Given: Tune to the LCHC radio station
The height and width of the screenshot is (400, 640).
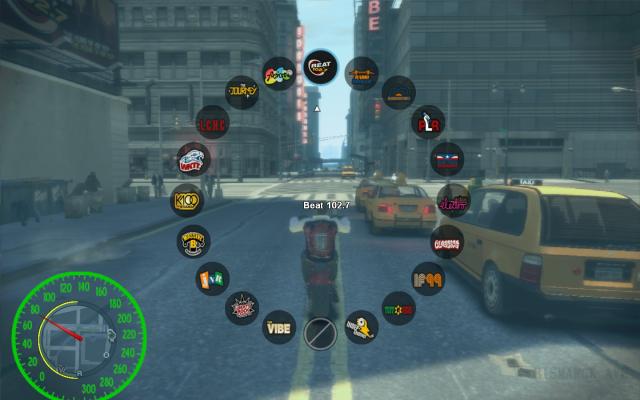Looking at the screenshot, I should [211, 122].
